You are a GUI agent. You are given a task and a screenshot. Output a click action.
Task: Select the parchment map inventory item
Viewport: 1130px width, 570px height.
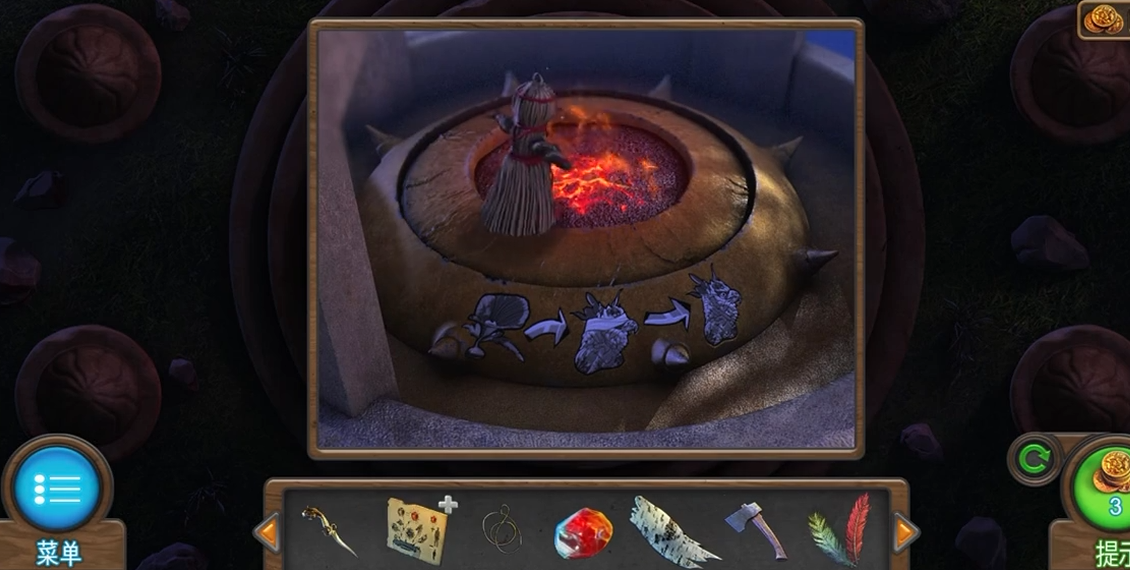point(417,527)
